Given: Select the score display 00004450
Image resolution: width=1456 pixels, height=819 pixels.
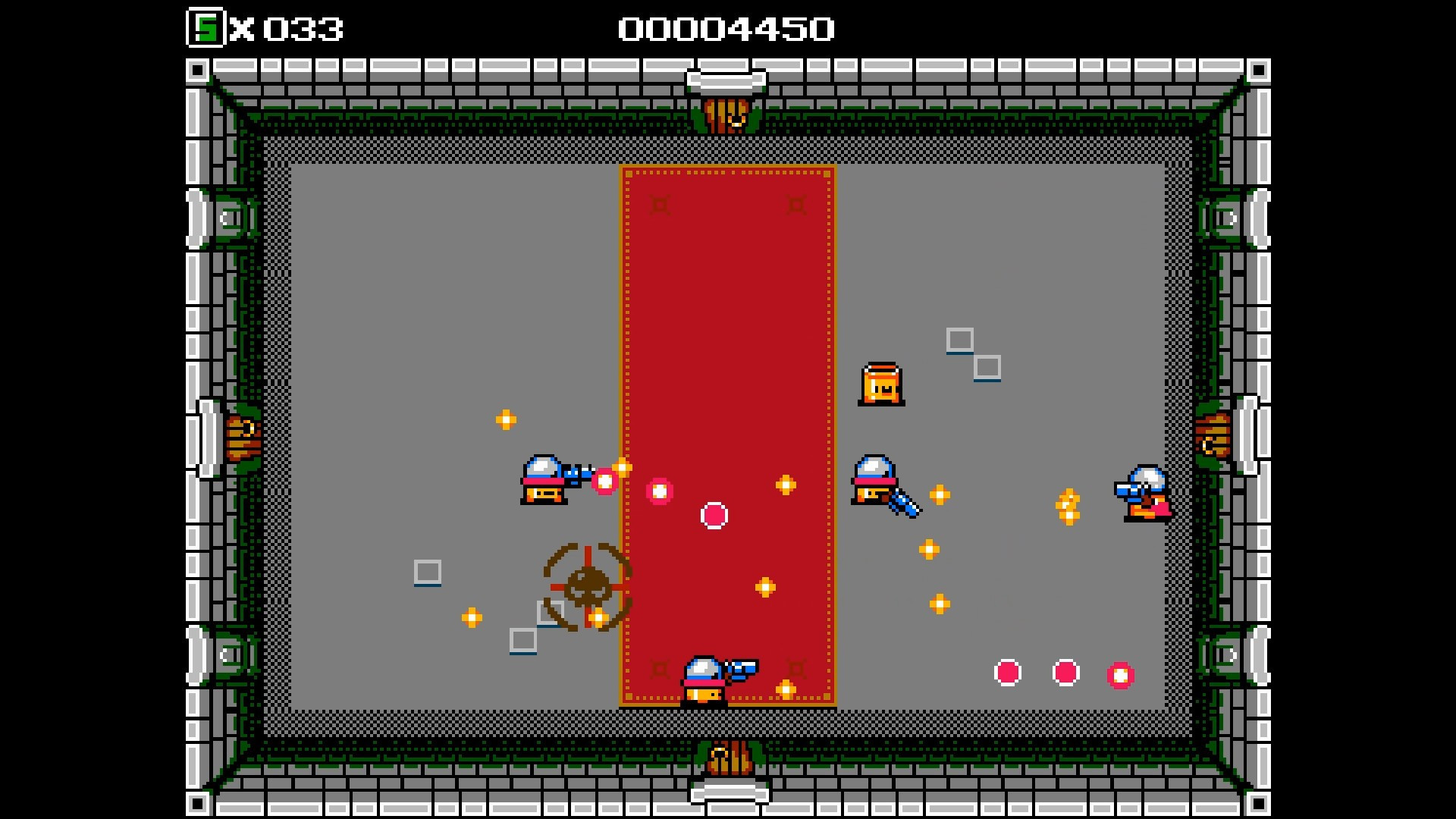Looking at the screenshot, I should pyautogui.click(x=726, y=29).
